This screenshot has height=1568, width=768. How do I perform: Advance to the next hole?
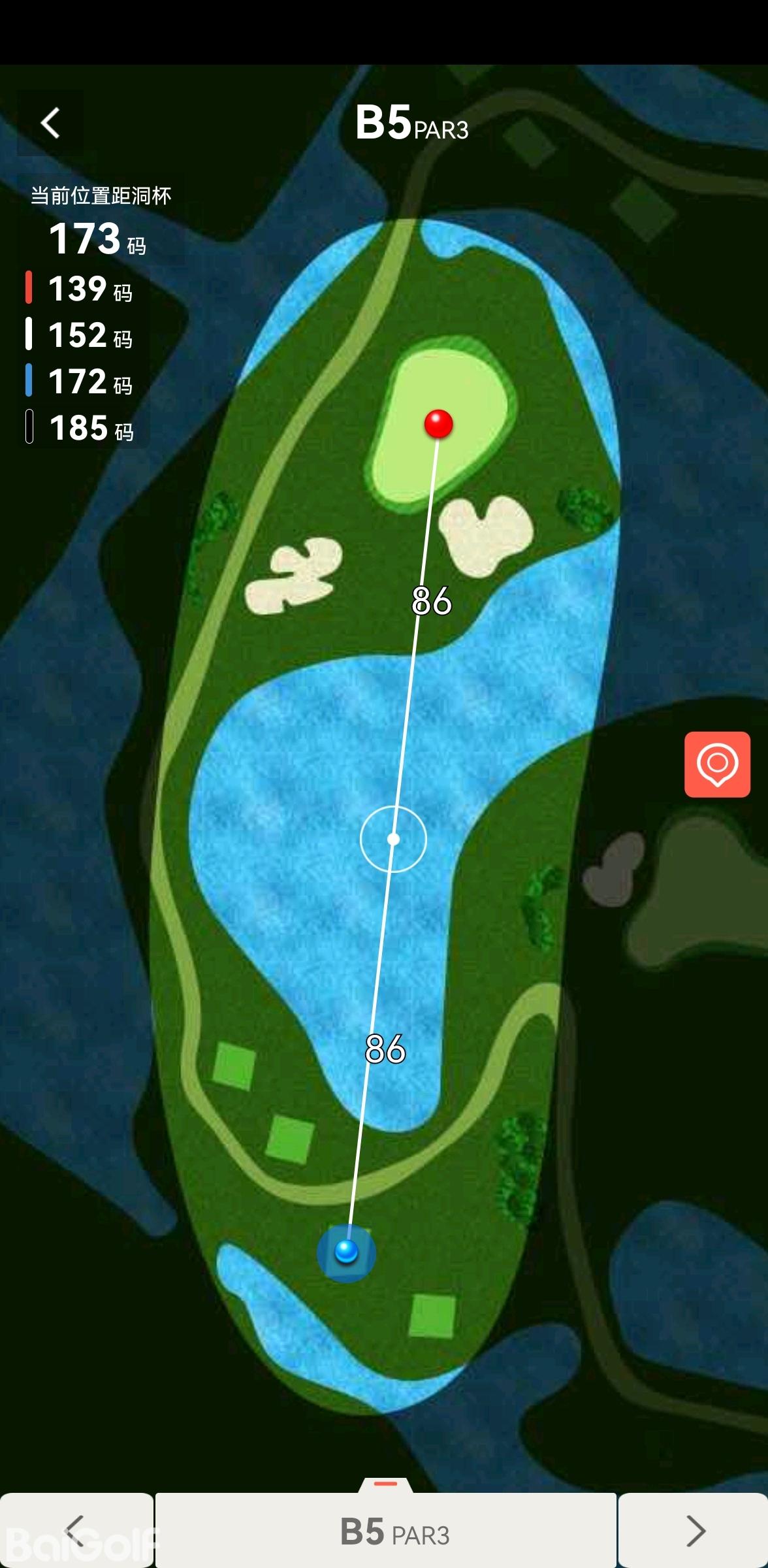[x=695, y=1530]
